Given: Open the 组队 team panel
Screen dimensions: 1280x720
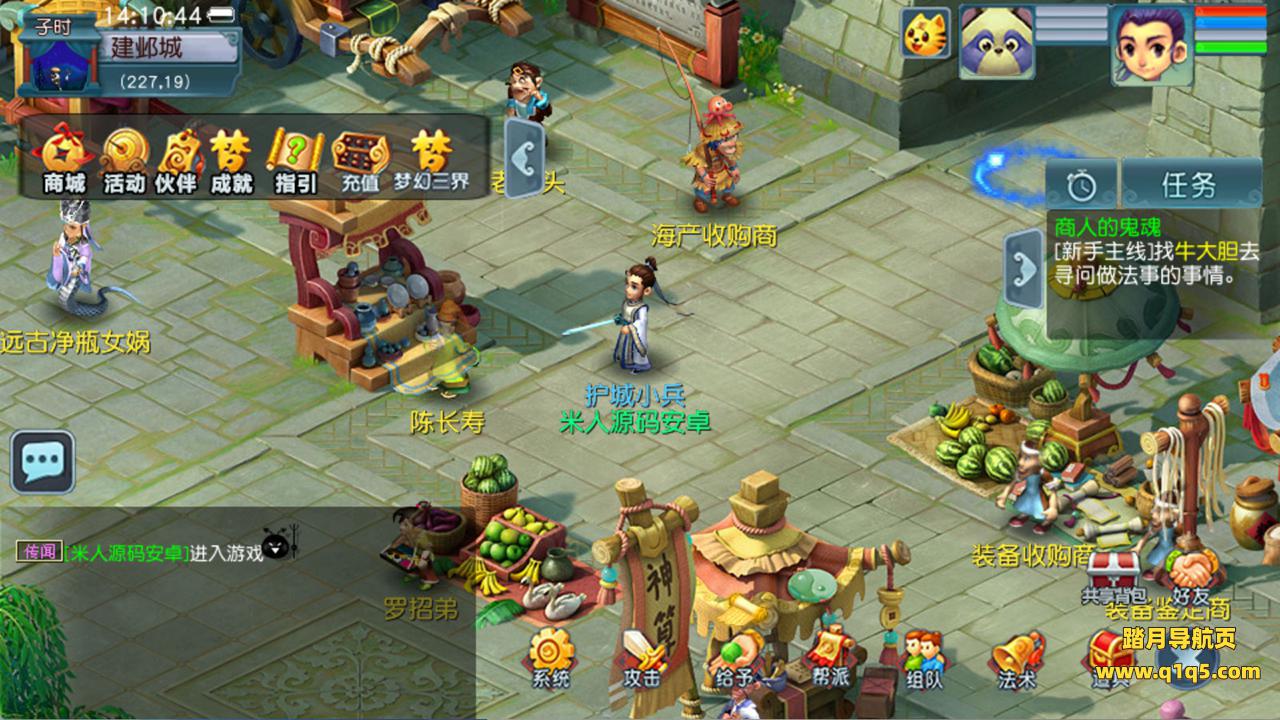Looking at the screenshot, I should pos(923,658).
